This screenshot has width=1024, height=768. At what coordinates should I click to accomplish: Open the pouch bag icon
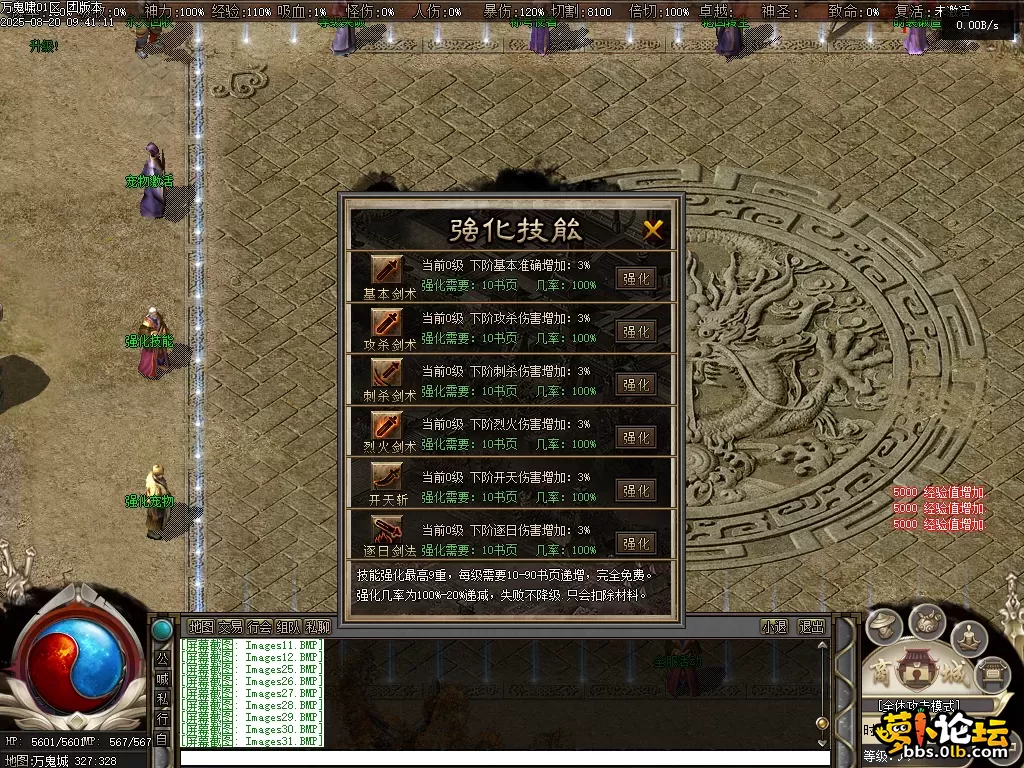click(x=927, y=622)
